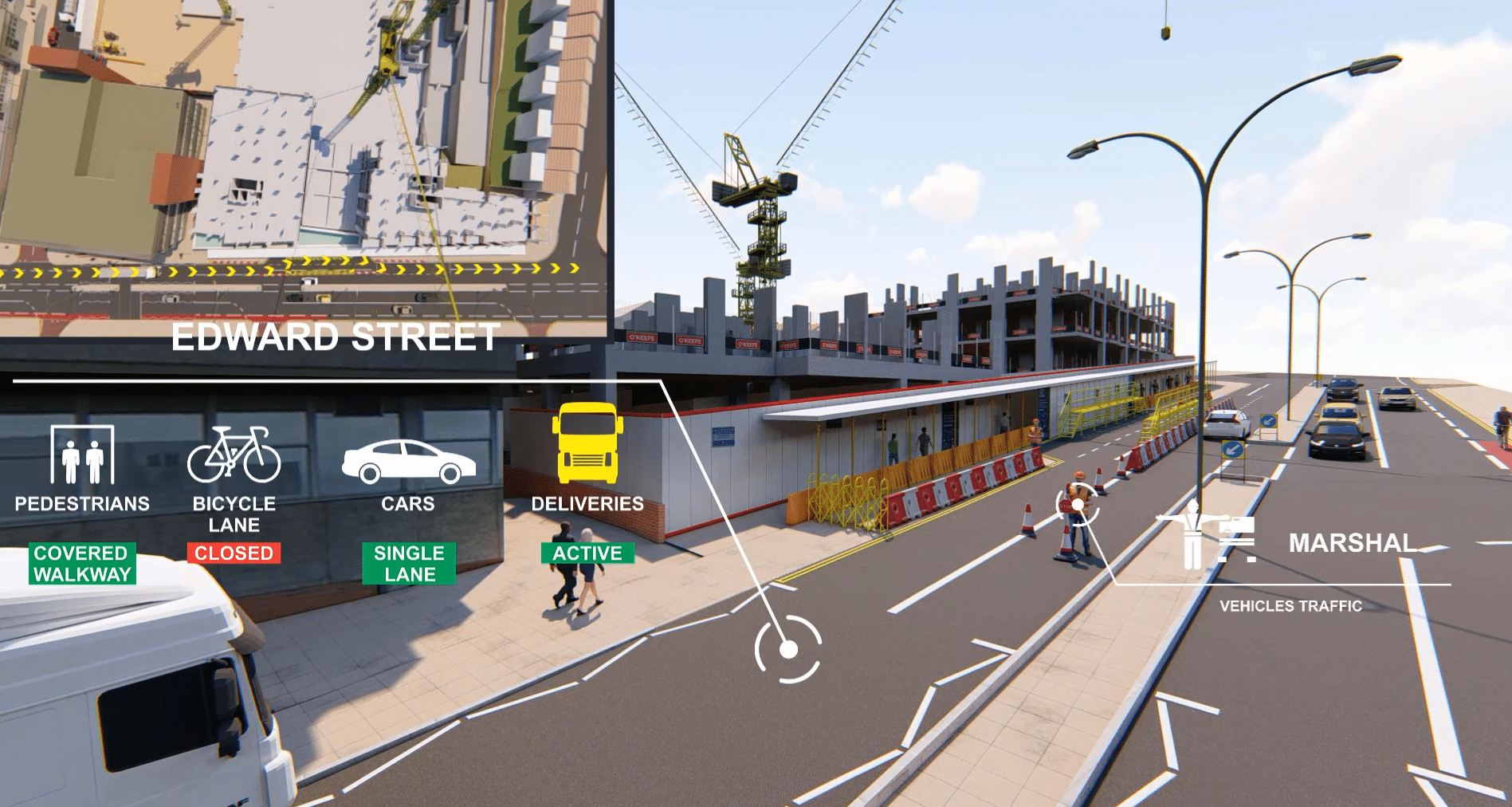The width and height of the screenshot is (1512, 807).
Task: Click the green Covered Walkway status tag
Action: (x=82, y=564)
